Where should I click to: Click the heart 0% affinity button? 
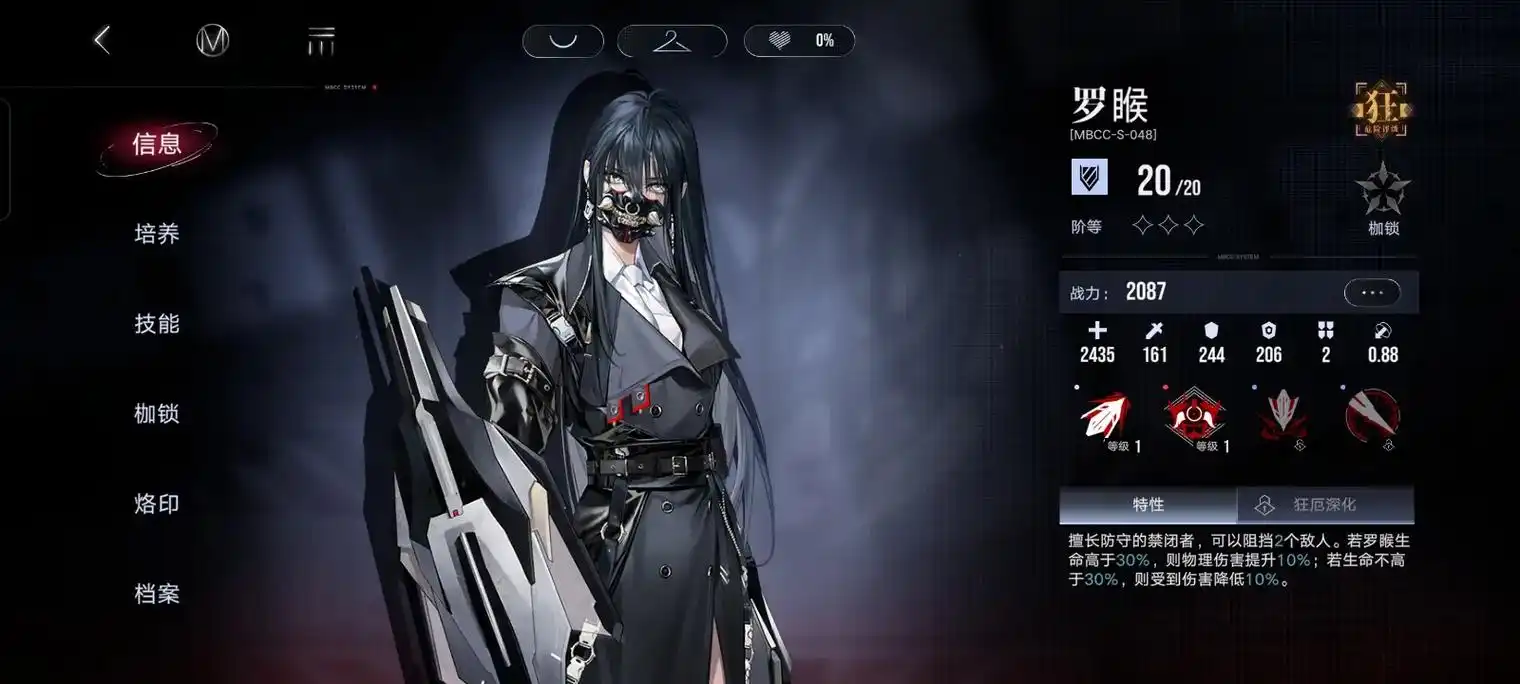(x=799, y=41)
